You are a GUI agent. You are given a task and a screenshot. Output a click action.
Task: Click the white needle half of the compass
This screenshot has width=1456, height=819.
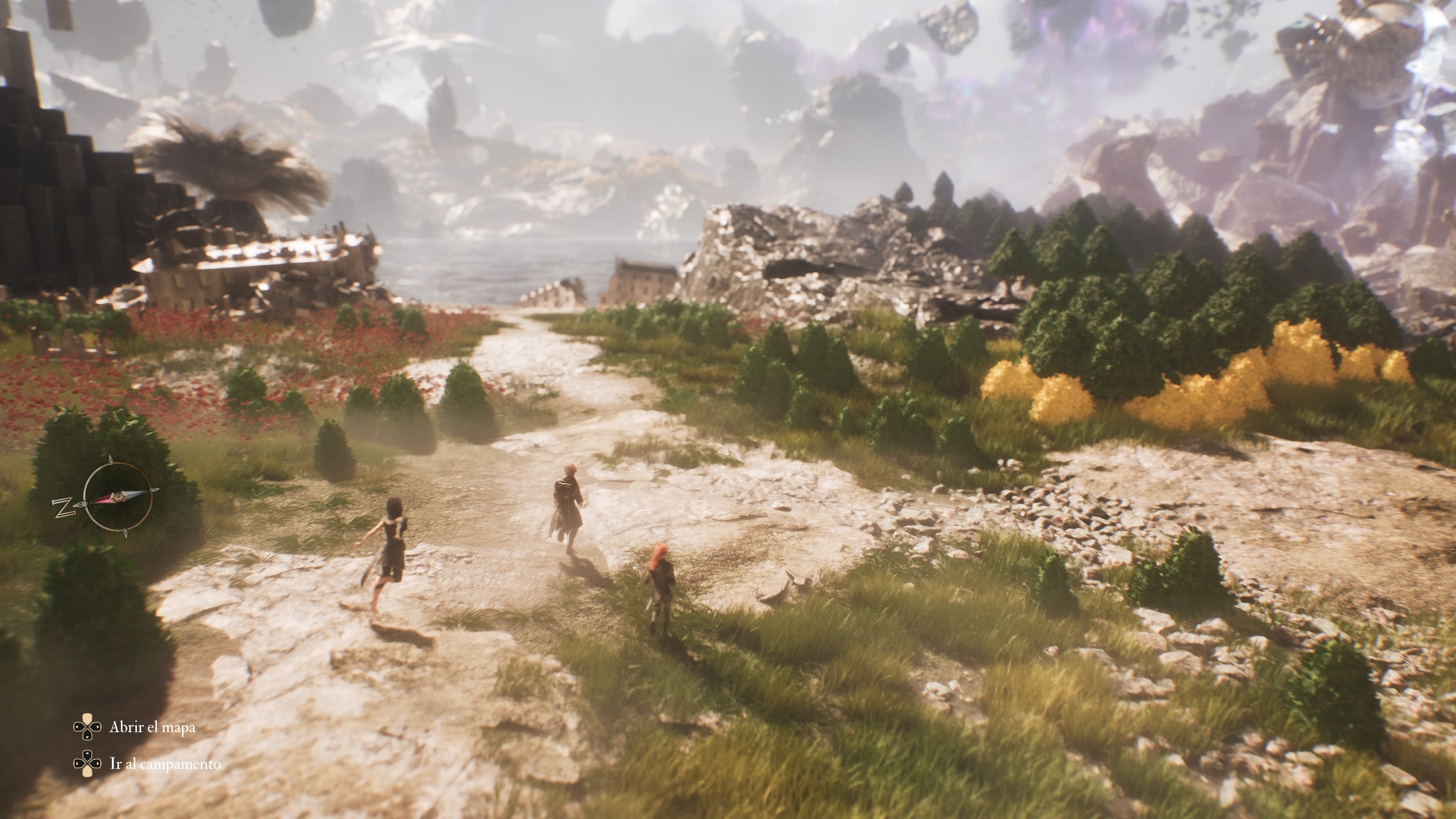click(x=133, y=494)
